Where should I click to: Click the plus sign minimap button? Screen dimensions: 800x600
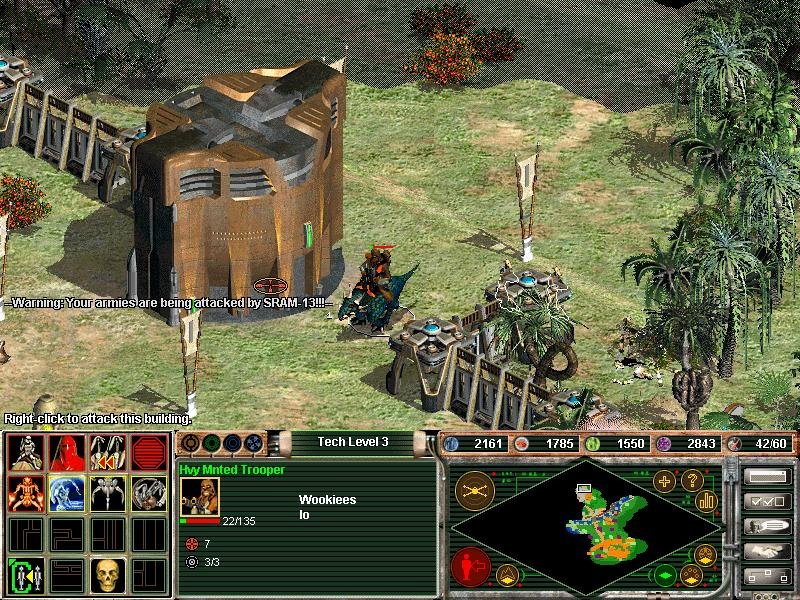click(x=665, y=481)
